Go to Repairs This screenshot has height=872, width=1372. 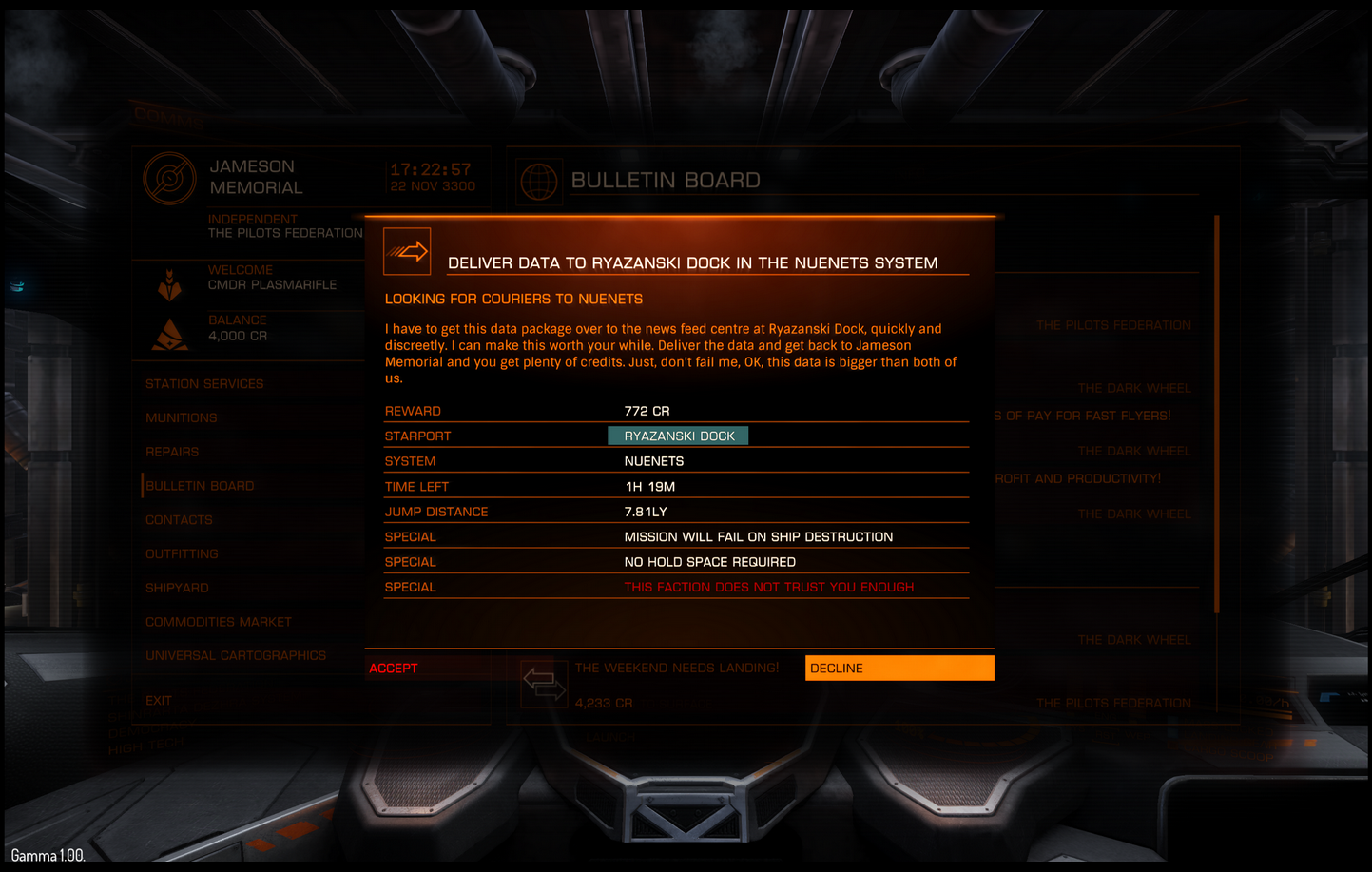[172, 452]
